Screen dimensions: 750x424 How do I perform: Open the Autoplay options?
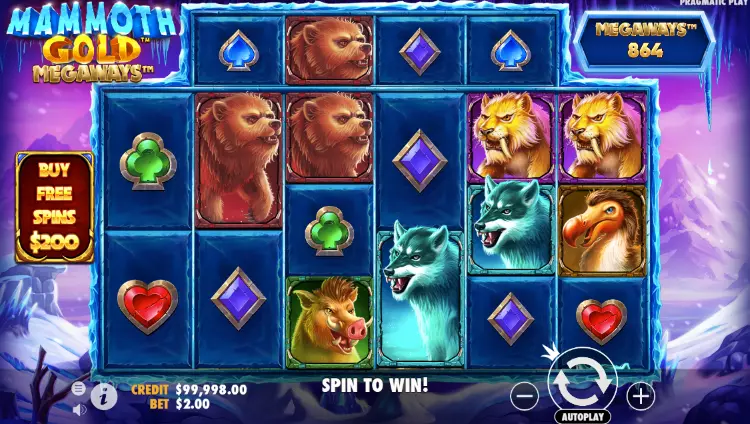(582, 416)
